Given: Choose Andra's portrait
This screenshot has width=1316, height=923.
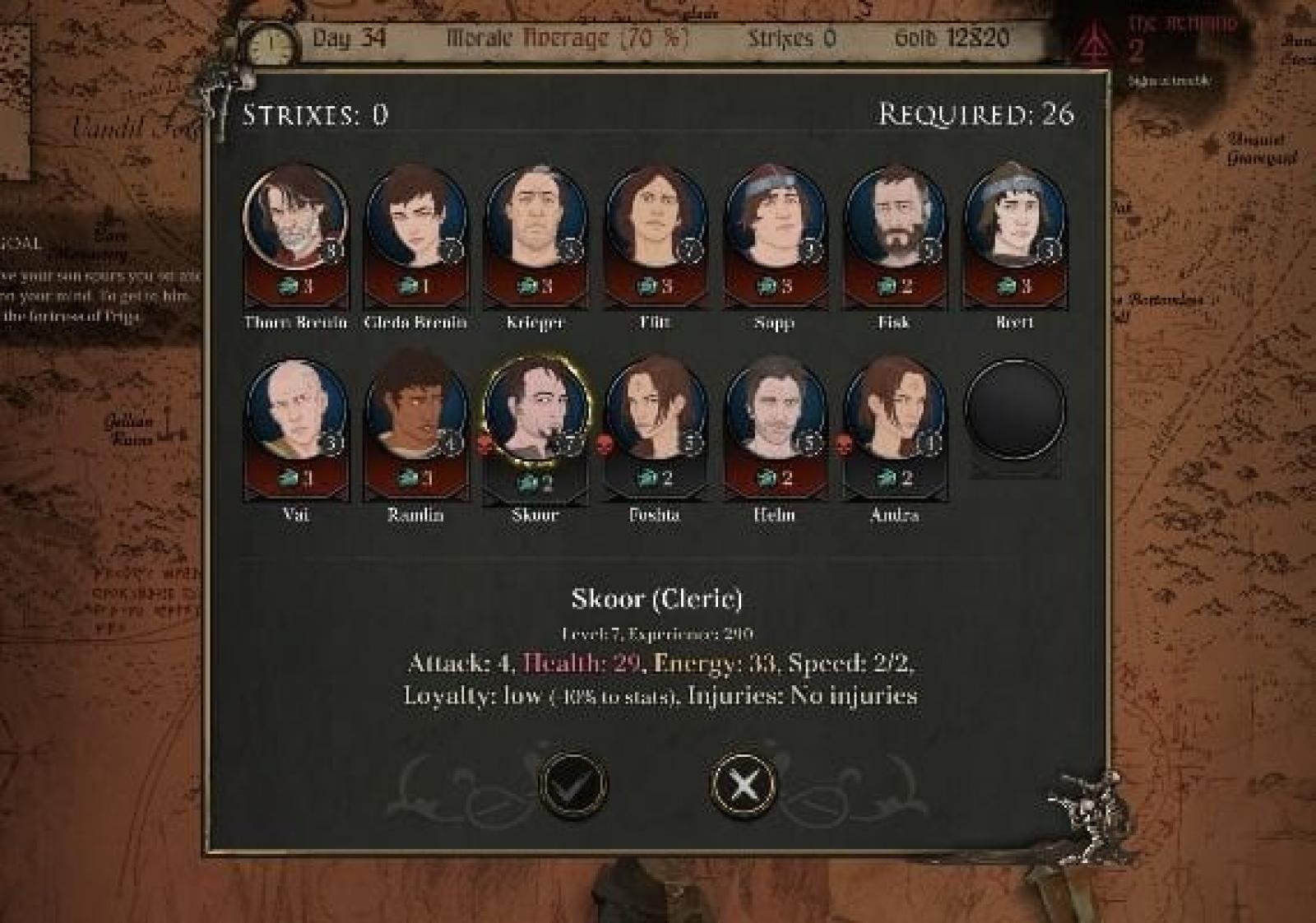Looking at the screenshot, I should pyautogui.click(x=894, y=410).
